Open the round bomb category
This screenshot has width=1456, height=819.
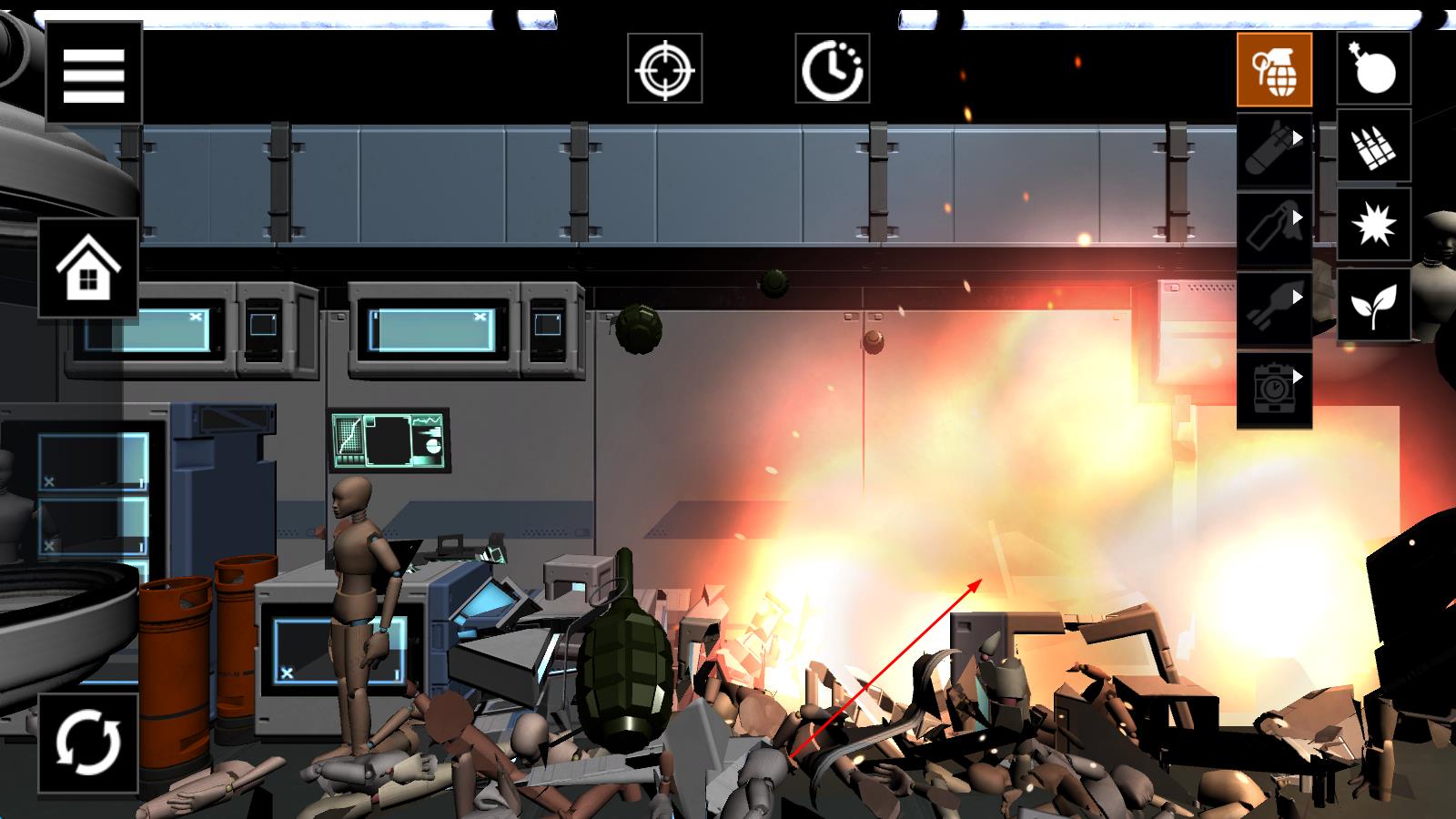(x=1373, y=68)
